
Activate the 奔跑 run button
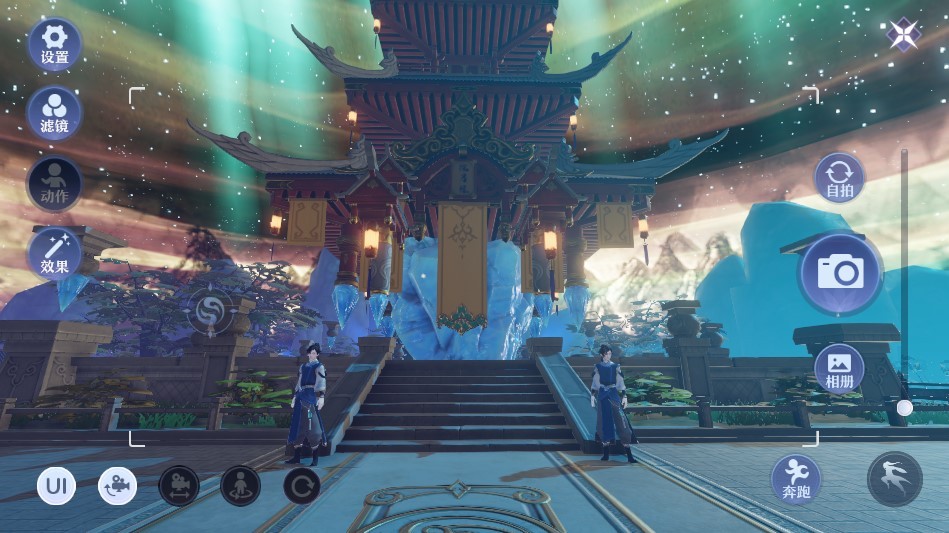[796, 479]
